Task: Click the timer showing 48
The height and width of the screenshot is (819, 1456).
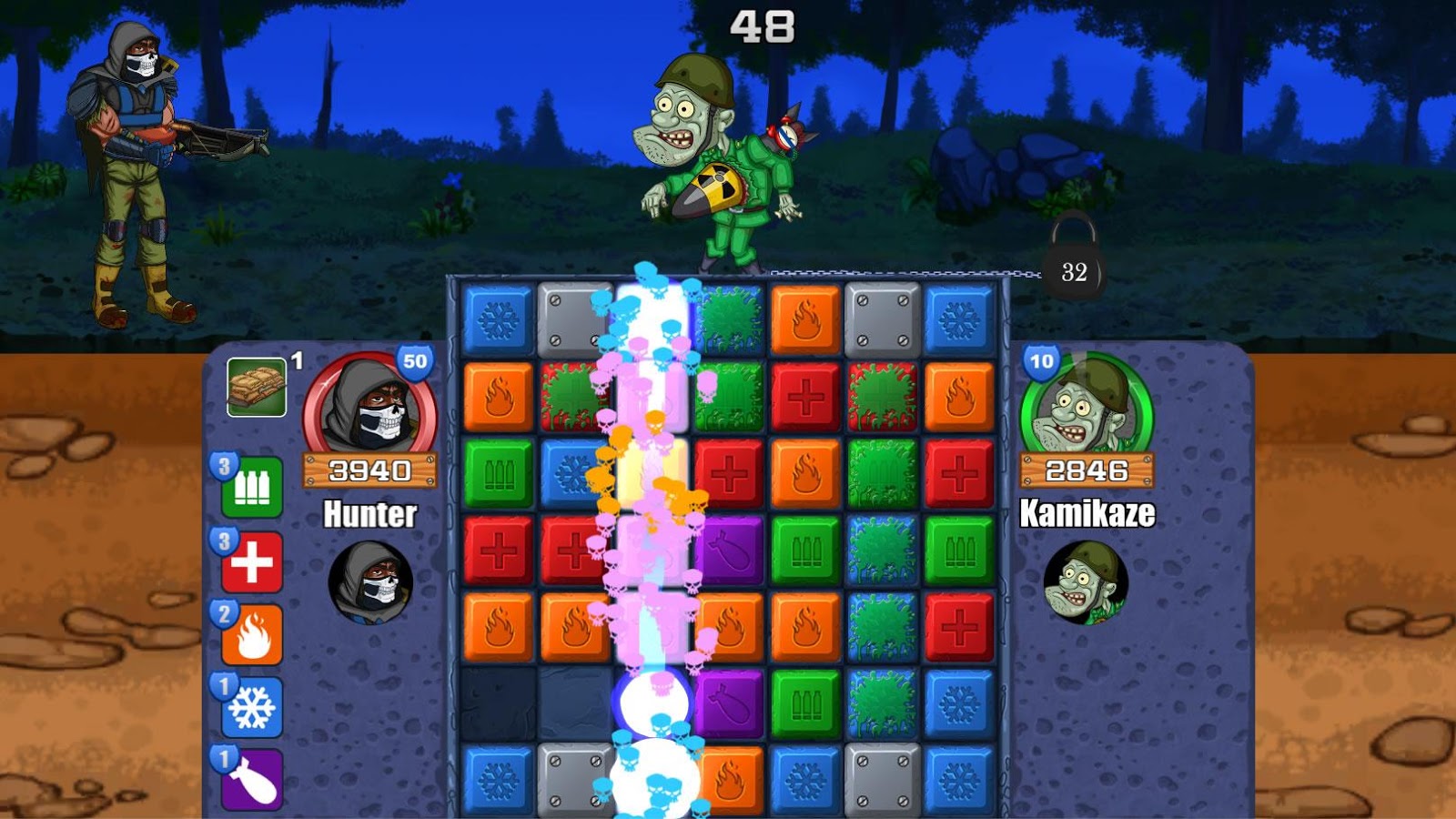Action: click(x=764, y=25)
